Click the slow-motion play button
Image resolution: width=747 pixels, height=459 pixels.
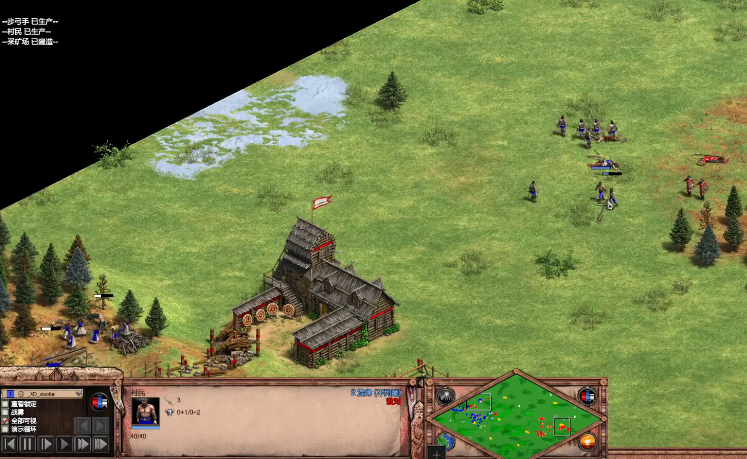pos(45,443)
